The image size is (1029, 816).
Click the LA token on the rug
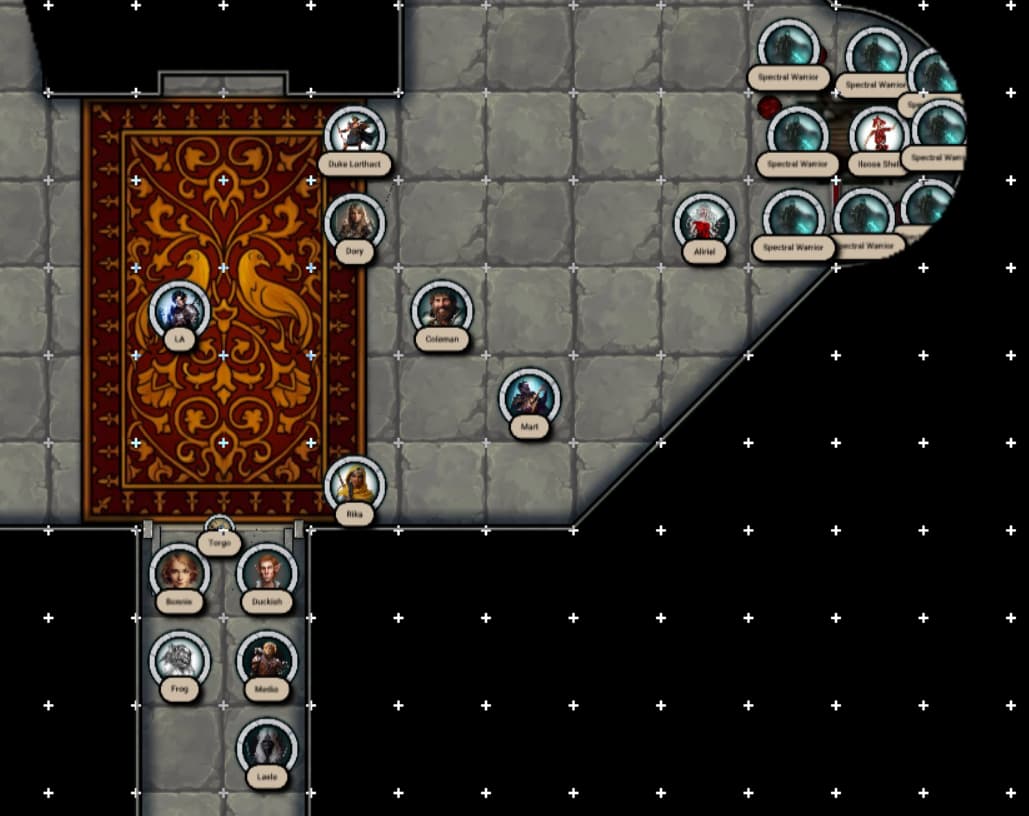coord(179,309)
